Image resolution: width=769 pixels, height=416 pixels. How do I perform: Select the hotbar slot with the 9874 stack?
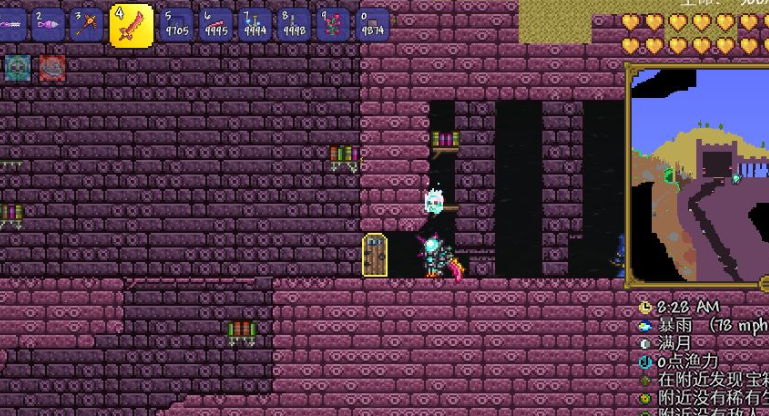coord(372,24)
